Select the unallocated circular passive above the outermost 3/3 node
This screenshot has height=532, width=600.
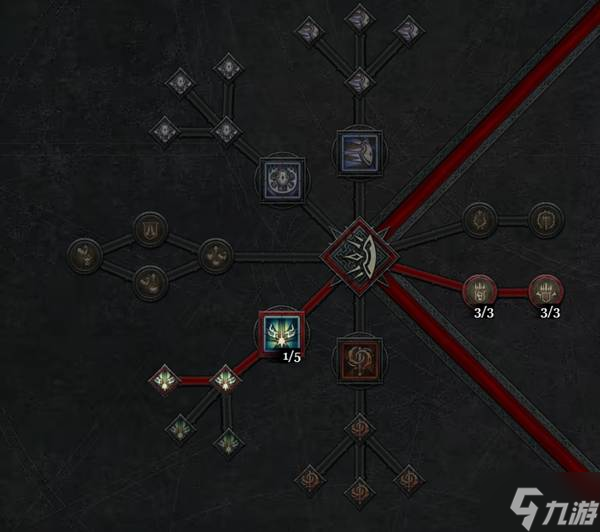coord(547,217)
